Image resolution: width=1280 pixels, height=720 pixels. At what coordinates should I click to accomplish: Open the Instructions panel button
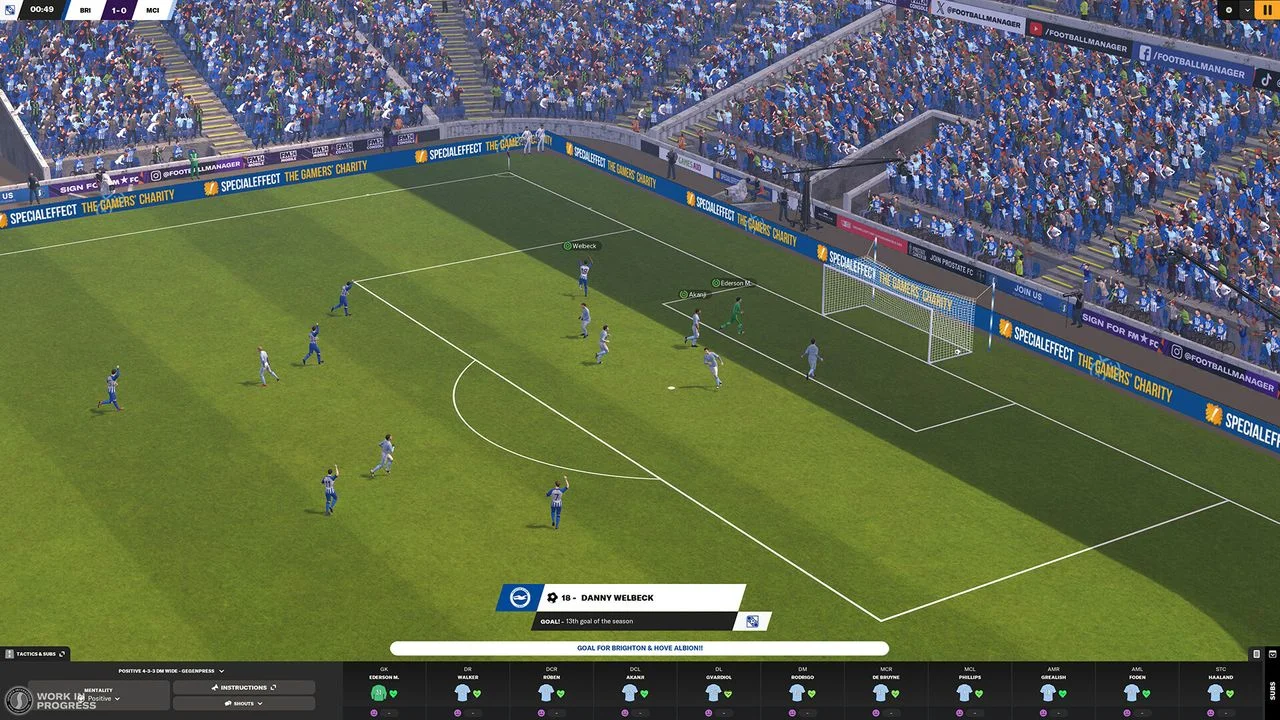tap(243, 687)
